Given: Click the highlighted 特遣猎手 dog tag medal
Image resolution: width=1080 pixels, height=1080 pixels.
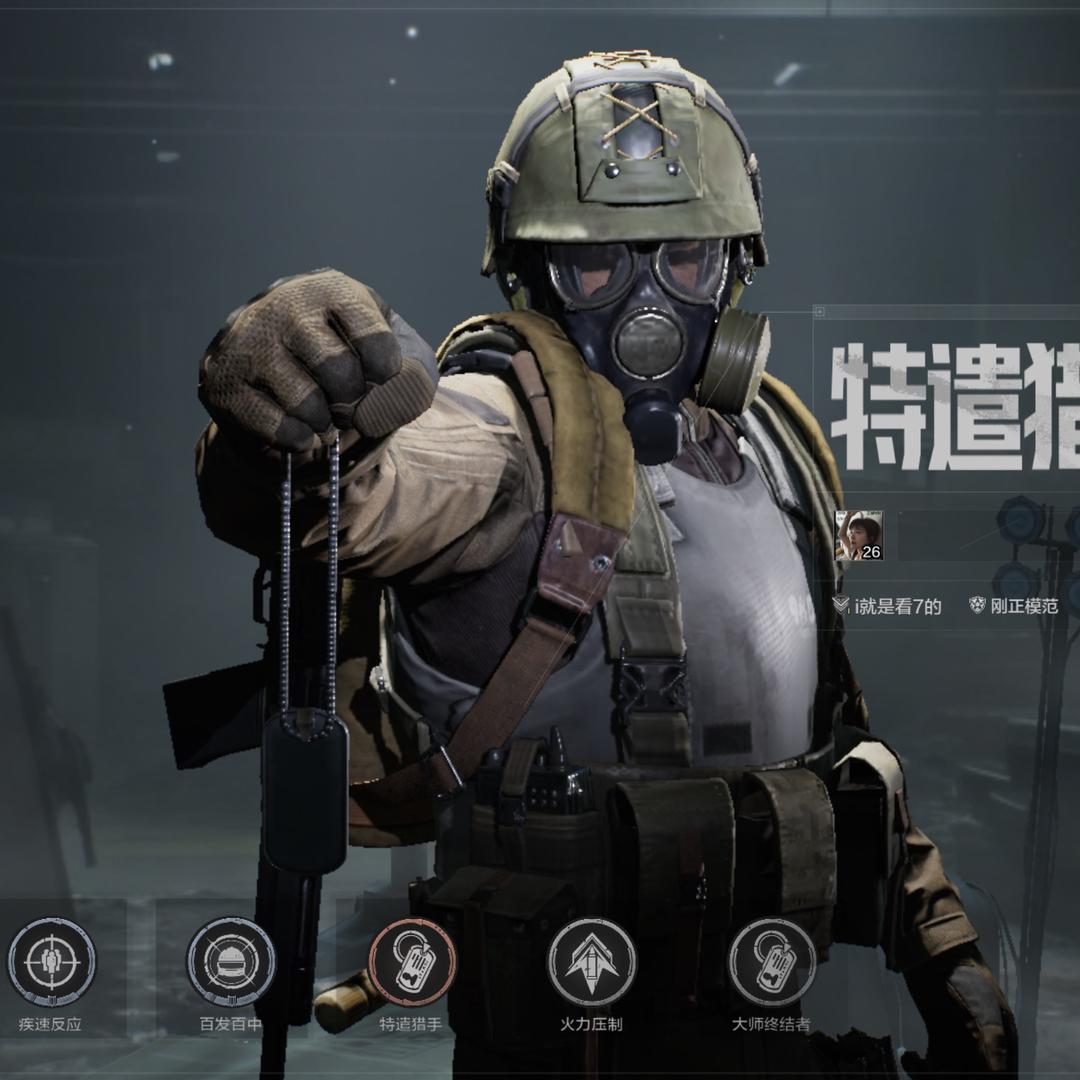Looking at the screenshot, I should pyautogui.click(x=412, y=962).
